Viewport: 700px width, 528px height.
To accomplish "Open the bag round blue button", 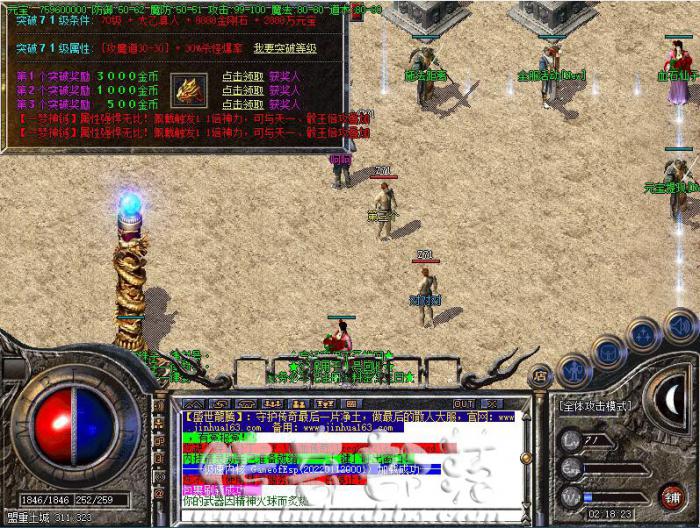I will (607, 349).
